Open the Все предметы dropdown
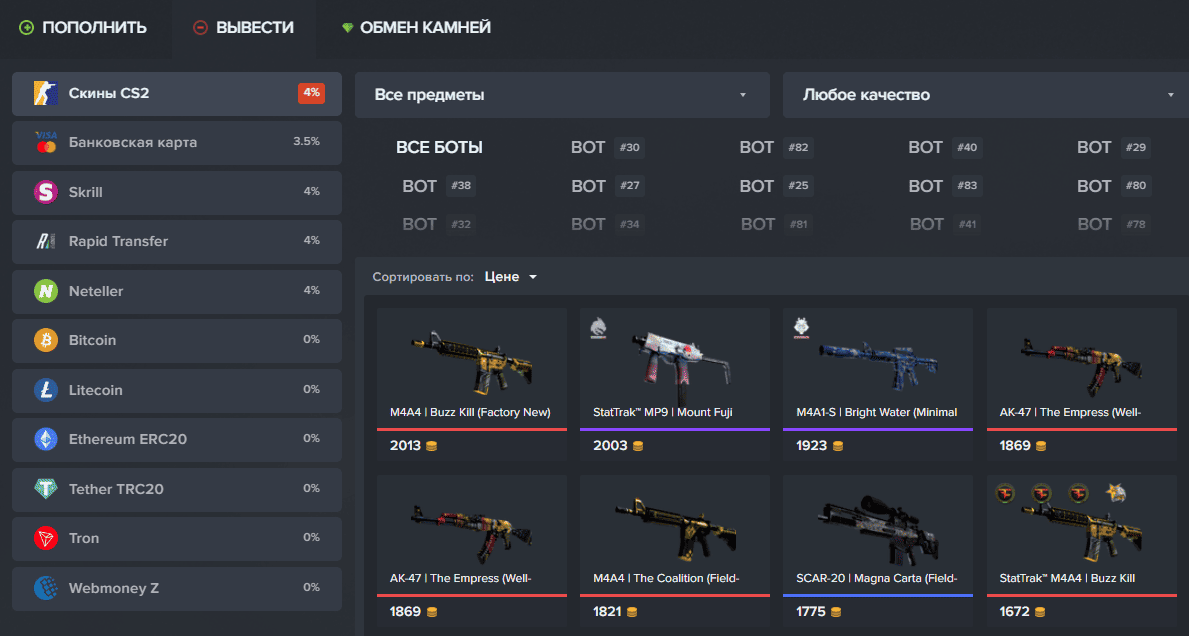This screenshot has width=1189, height=636. pos(561,95)
